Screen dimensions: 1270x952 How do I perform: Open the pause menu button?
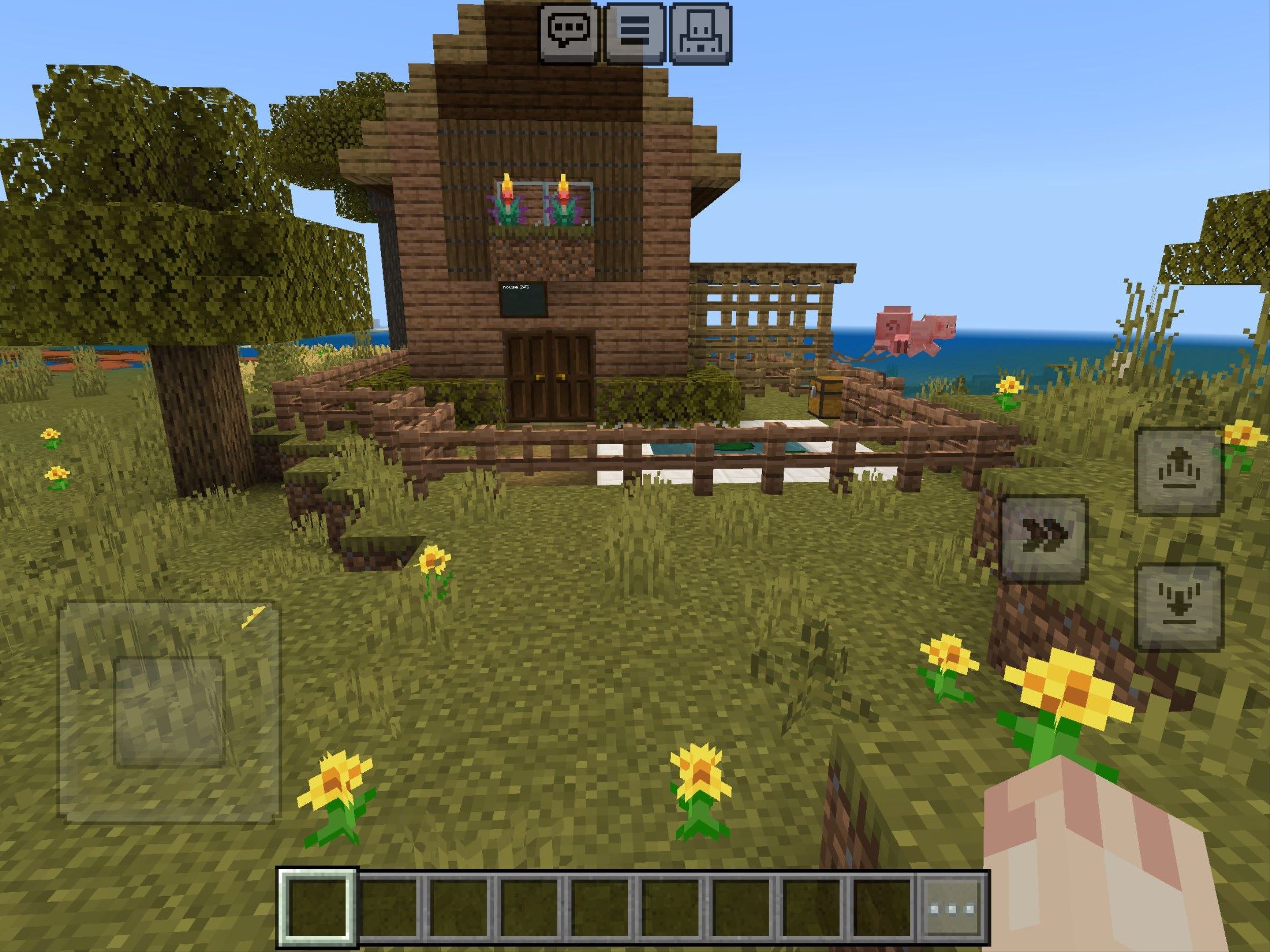(x=635, y=32)
